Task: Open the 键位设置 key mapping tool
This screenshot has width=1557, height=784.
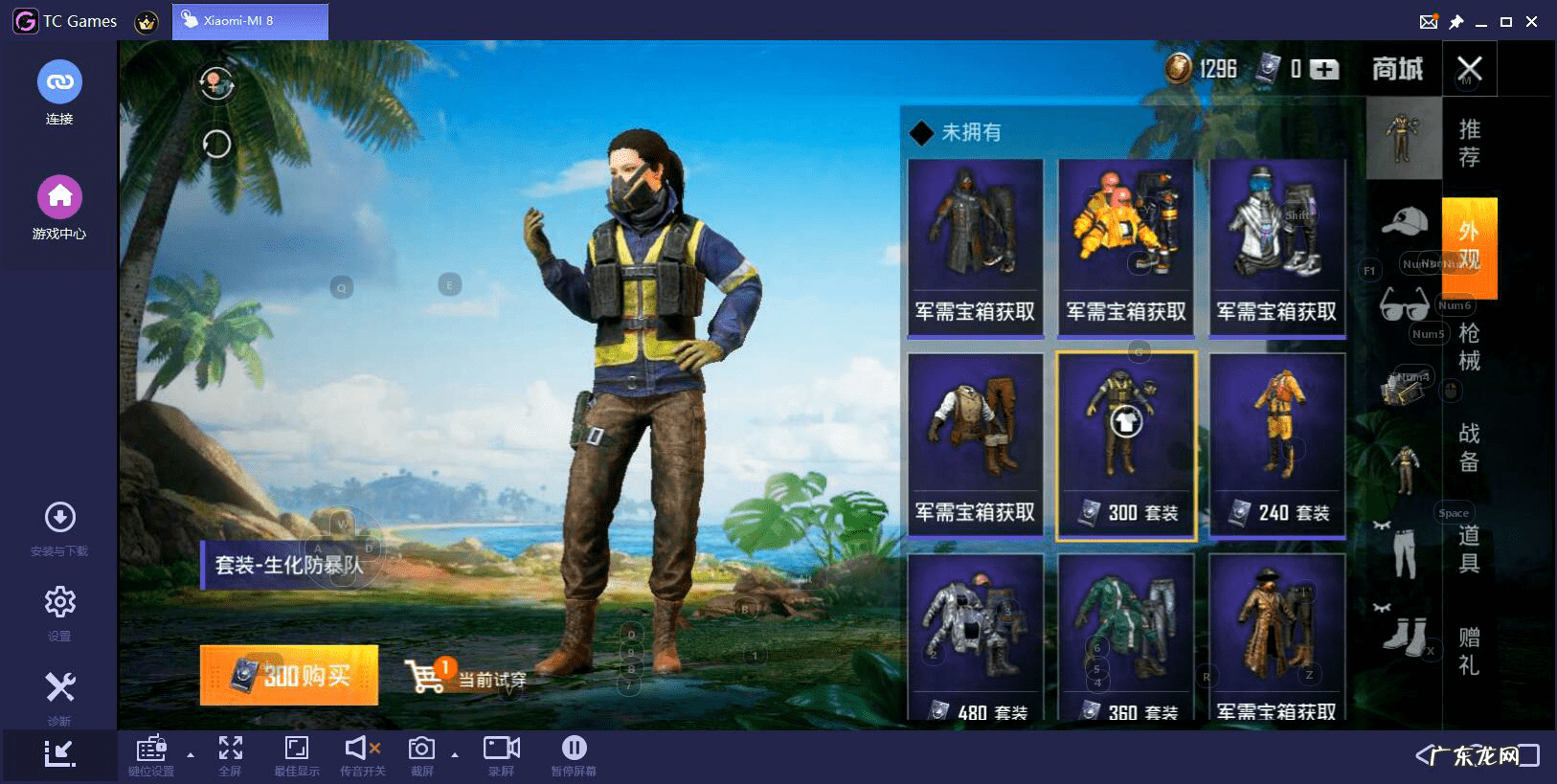Action: coord(151,755)
